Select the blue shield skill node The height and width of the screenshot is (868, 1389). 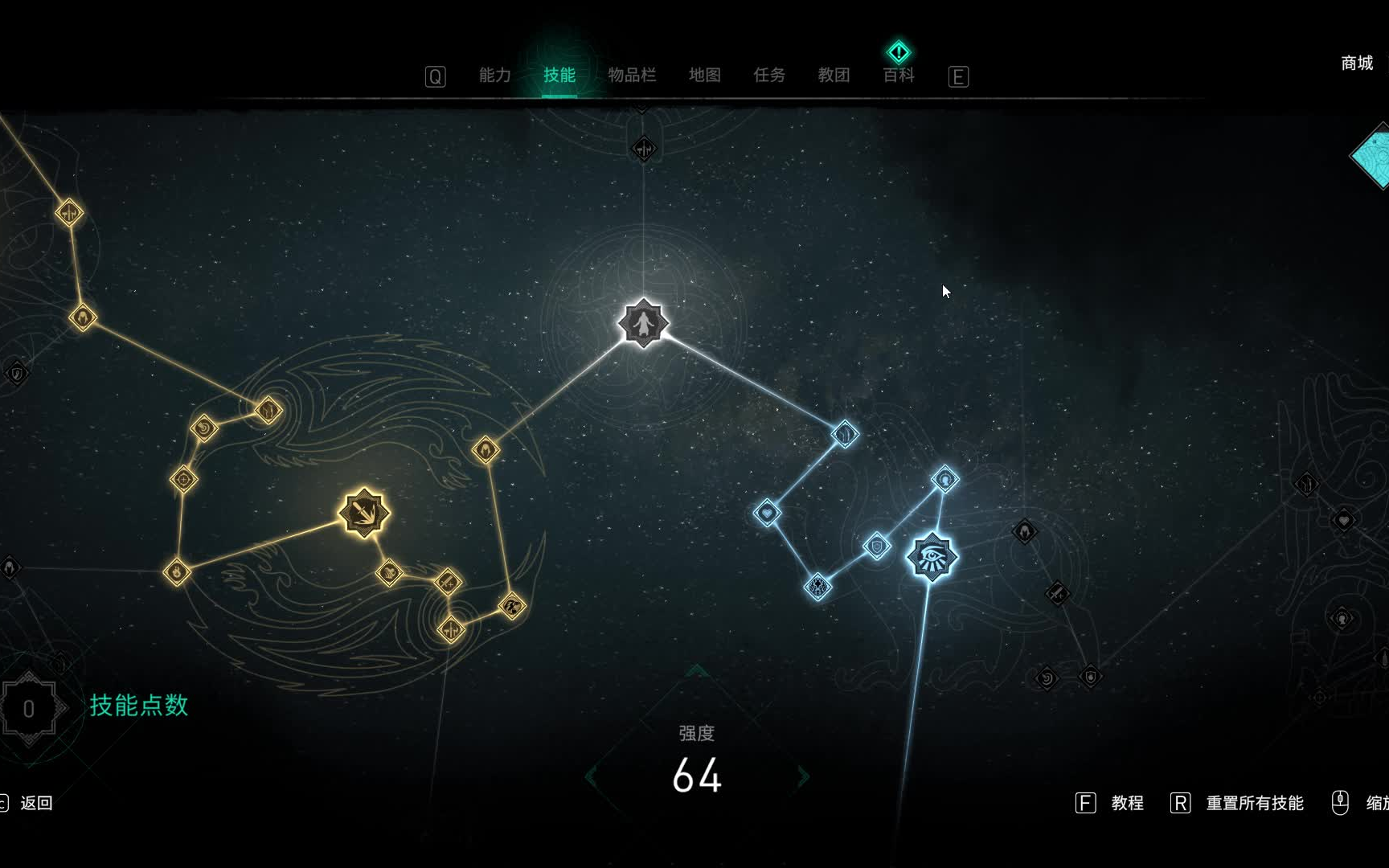pos(877,547)
